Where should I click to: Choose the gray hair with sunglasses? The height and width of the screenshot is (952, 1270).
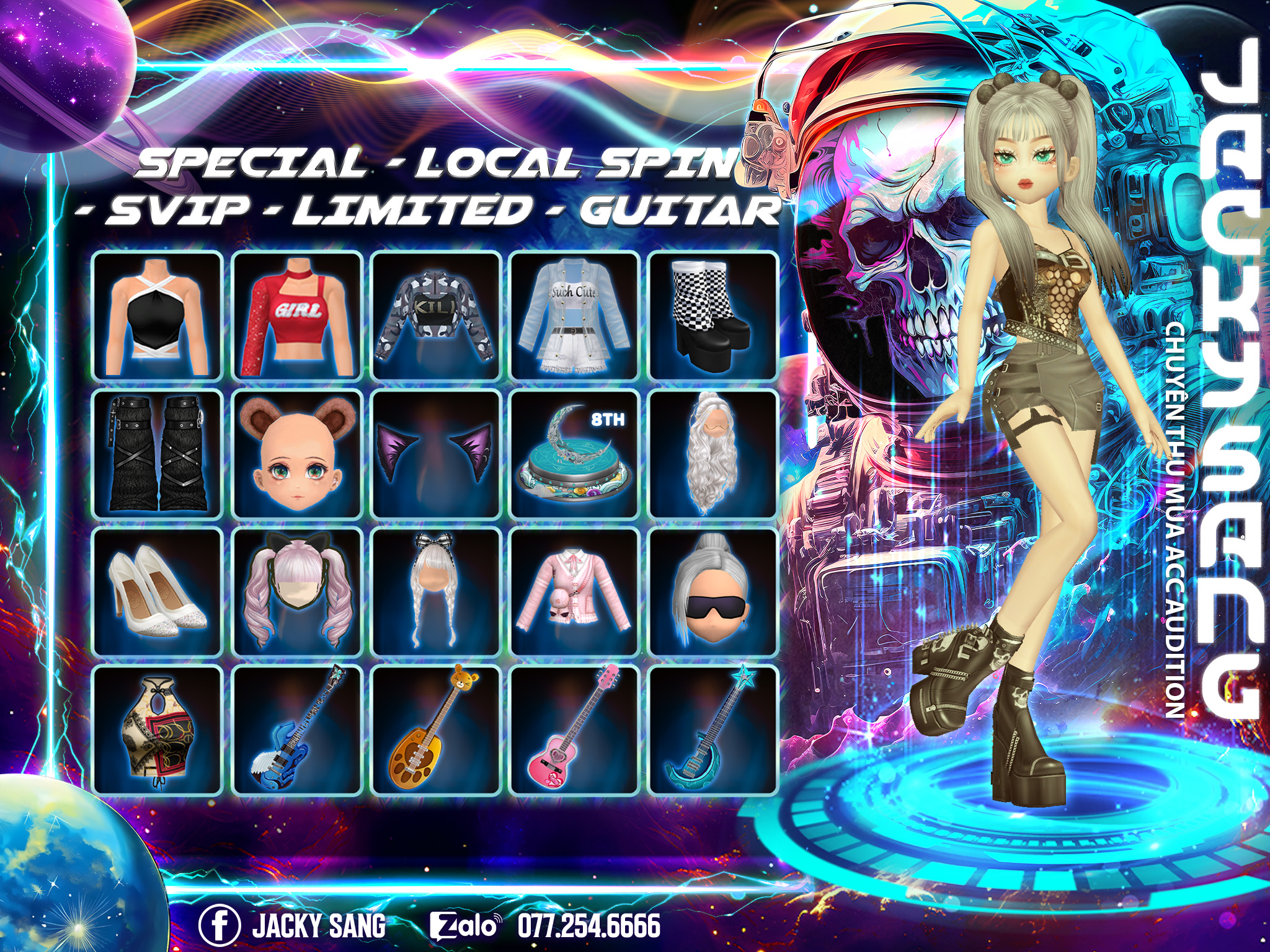[x=713, y=593]
